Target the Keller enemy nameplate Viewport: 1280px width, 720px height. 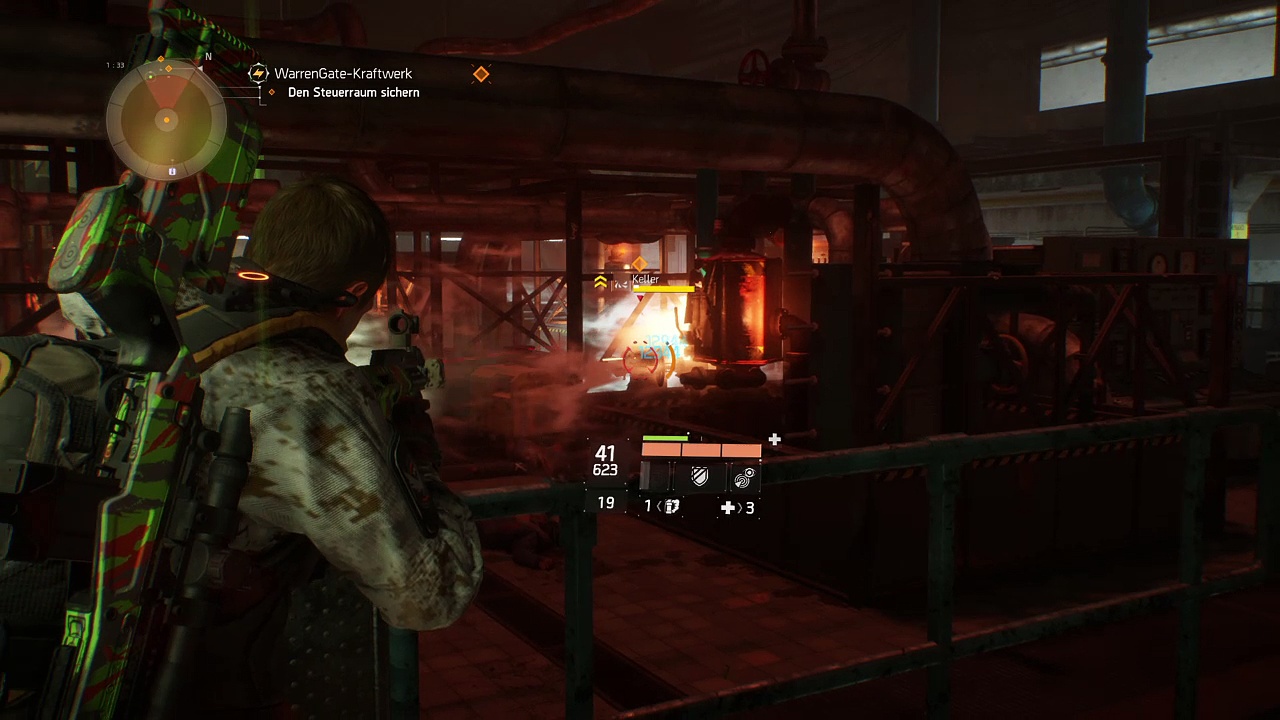[x=646, y=280]
